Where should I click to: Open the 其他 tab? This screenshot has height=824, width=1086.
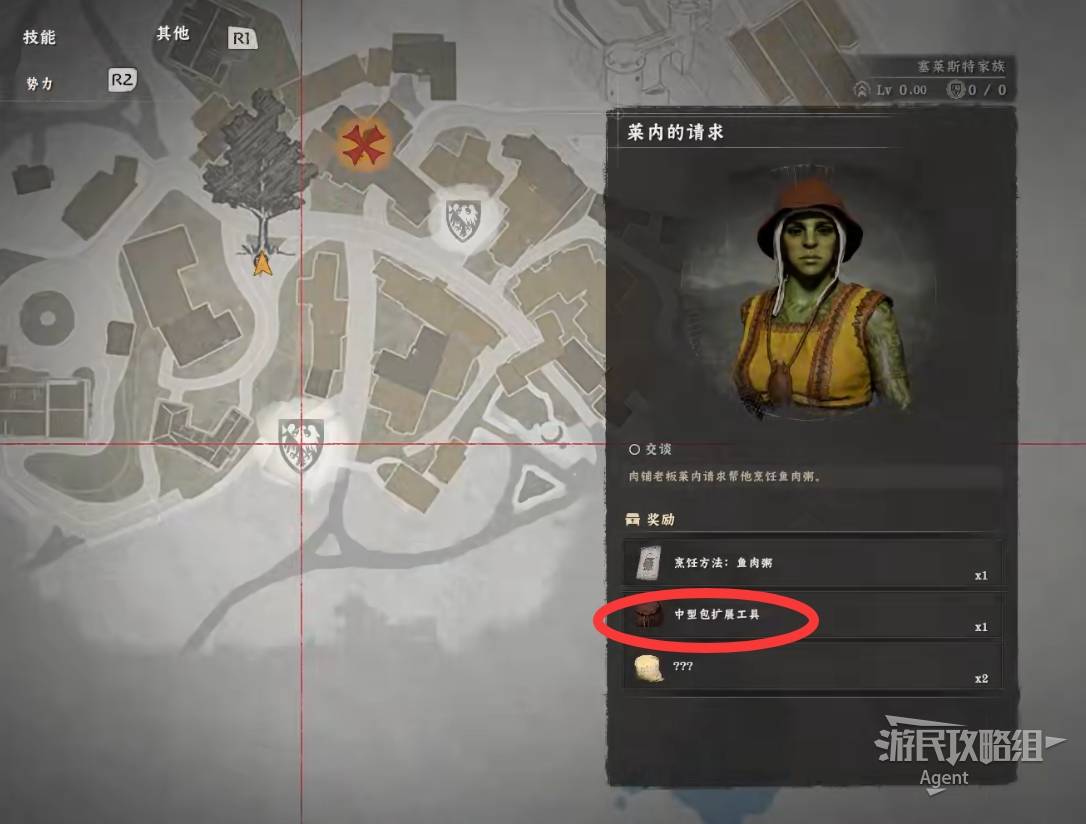coord(172,33)
